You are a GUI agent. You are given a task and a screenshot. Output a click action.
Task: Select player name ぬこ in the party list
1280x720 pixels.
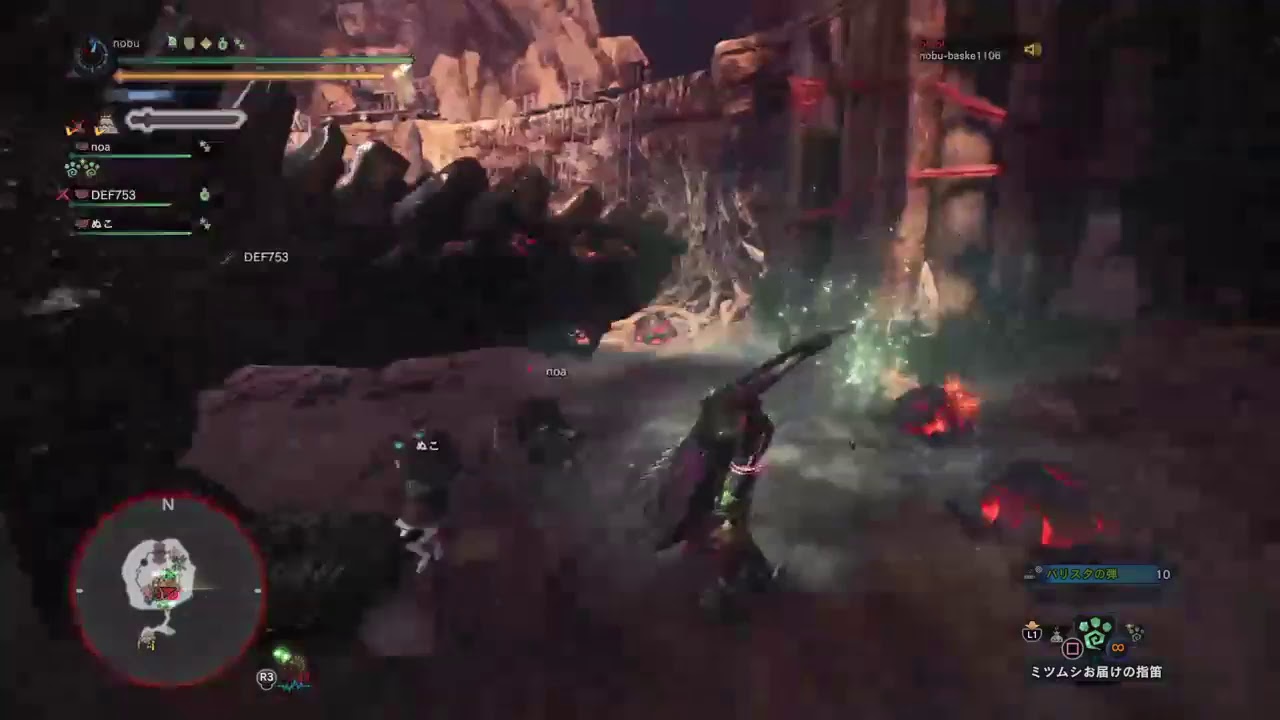click(x=100, y=224)
